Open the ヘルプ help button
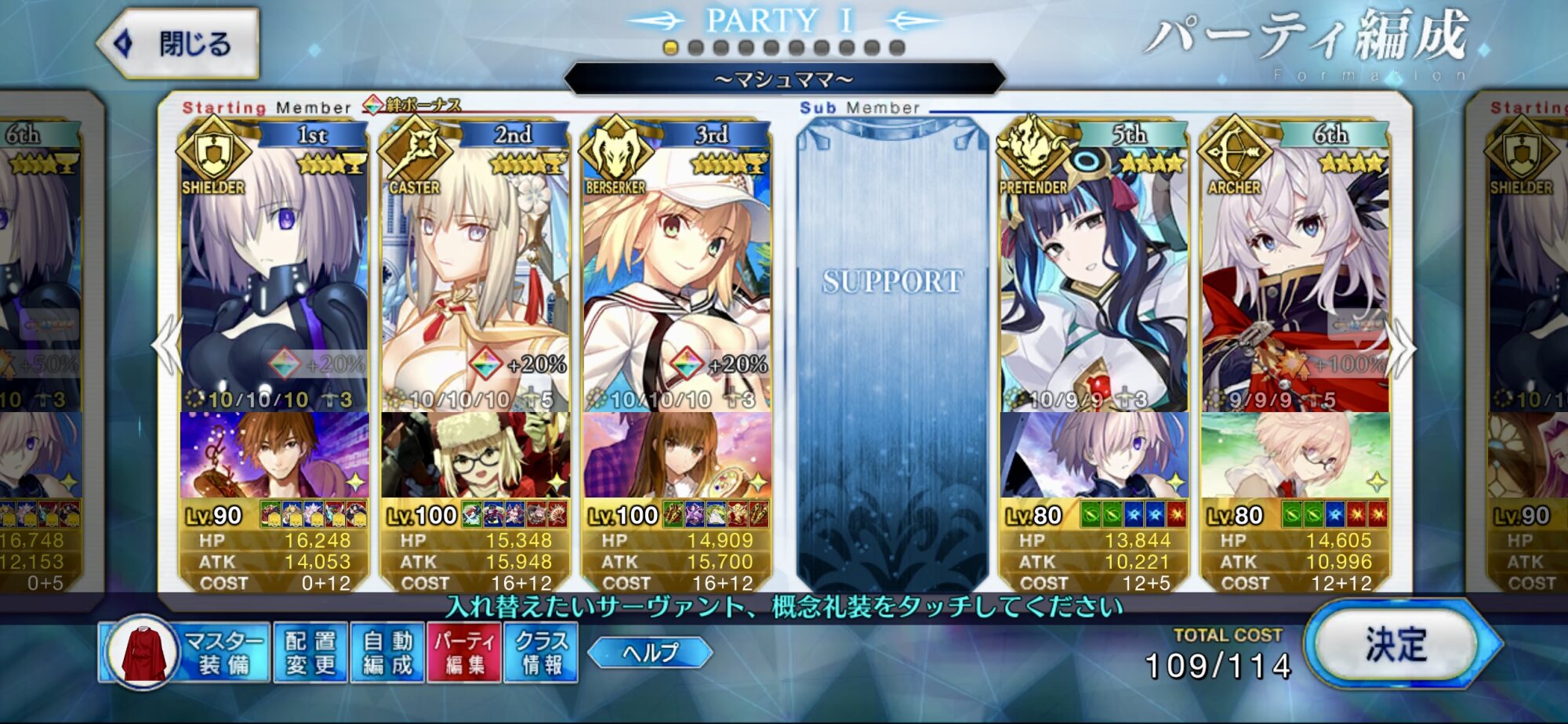 click(x=650, y=653)
